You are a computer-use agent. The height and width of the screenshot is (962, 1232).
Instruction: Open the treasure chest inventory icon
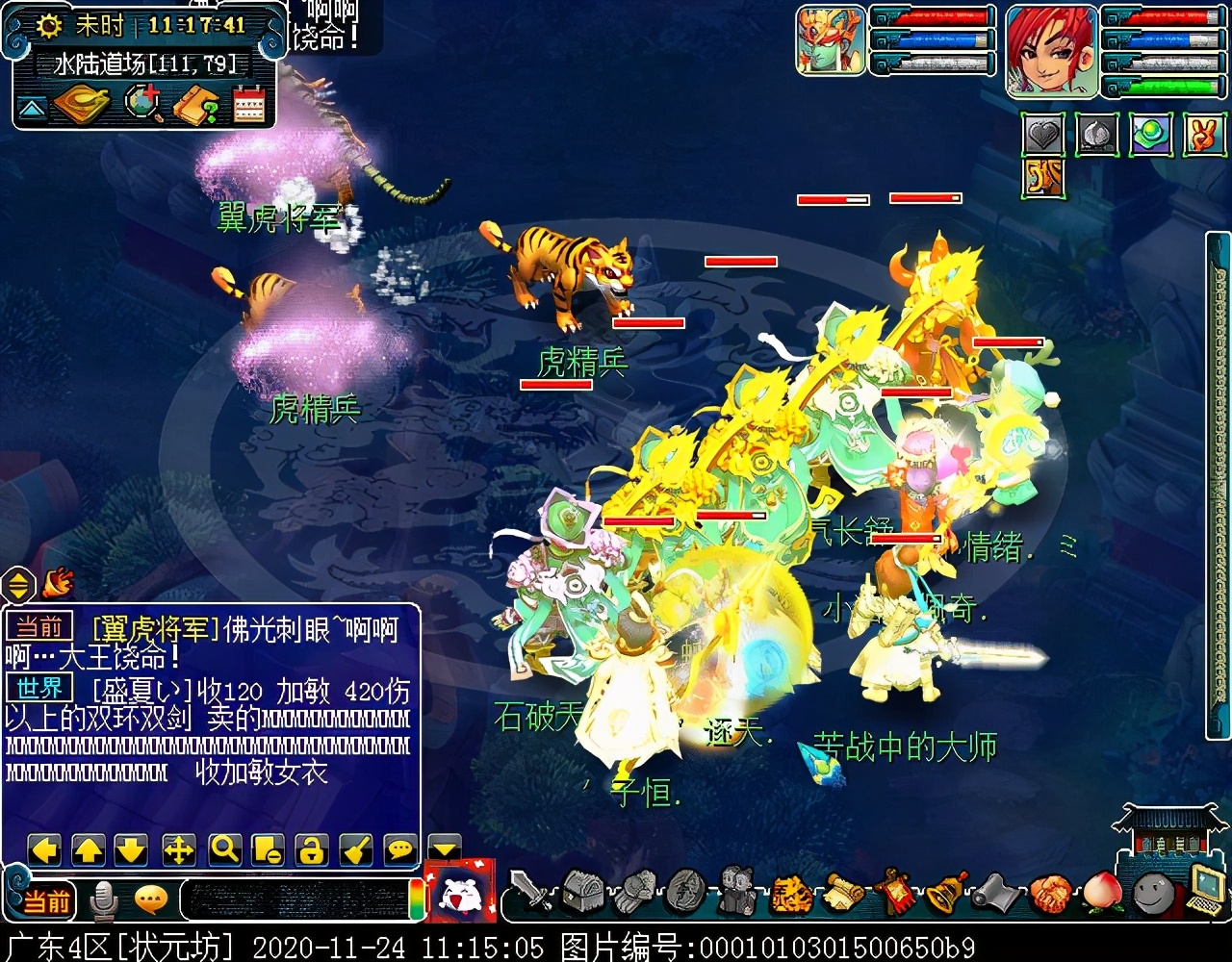[582, 892]
